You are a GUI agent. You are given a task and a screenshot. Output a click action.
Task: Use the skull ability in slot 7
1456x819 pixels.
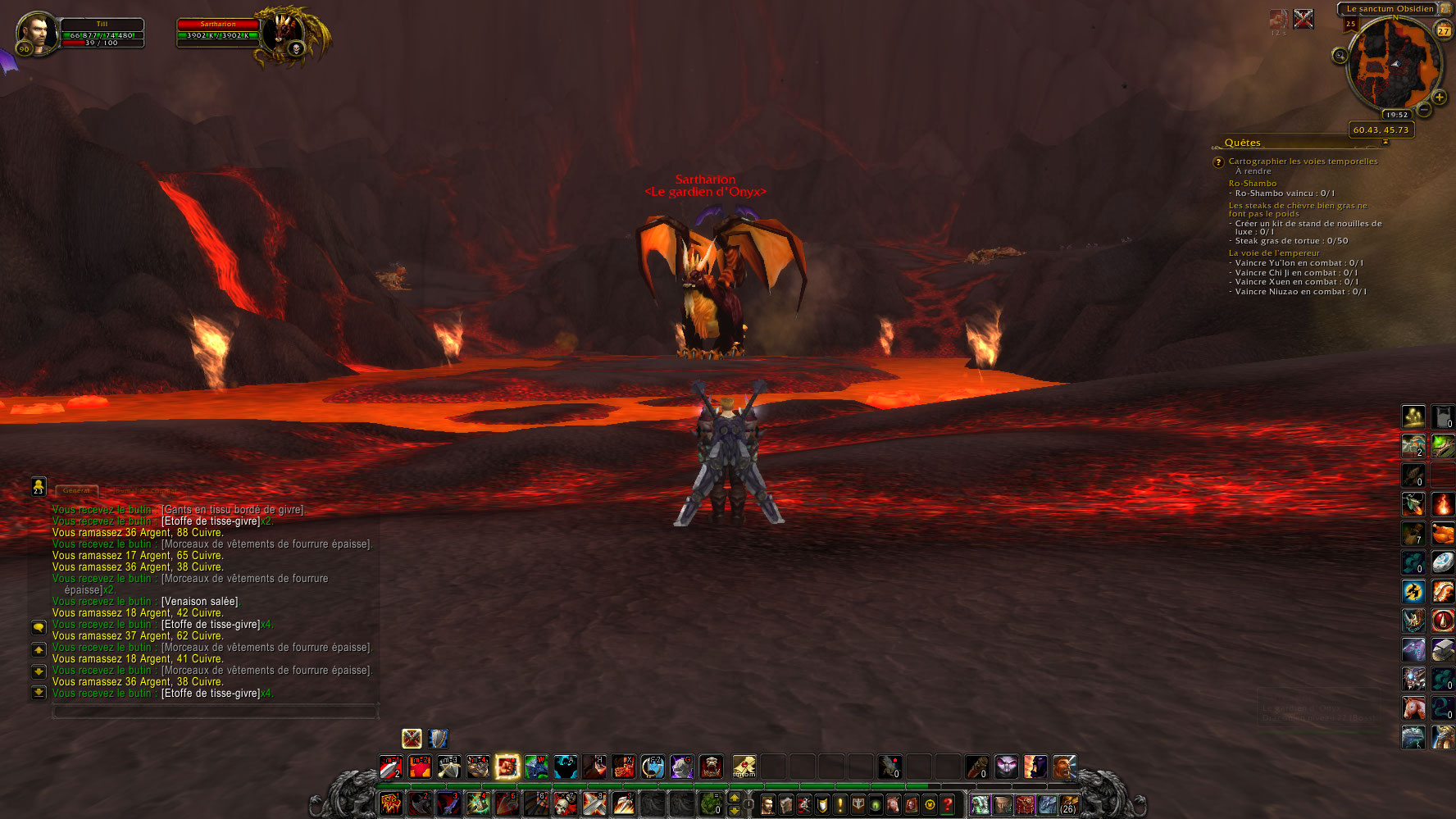[565, 803]
